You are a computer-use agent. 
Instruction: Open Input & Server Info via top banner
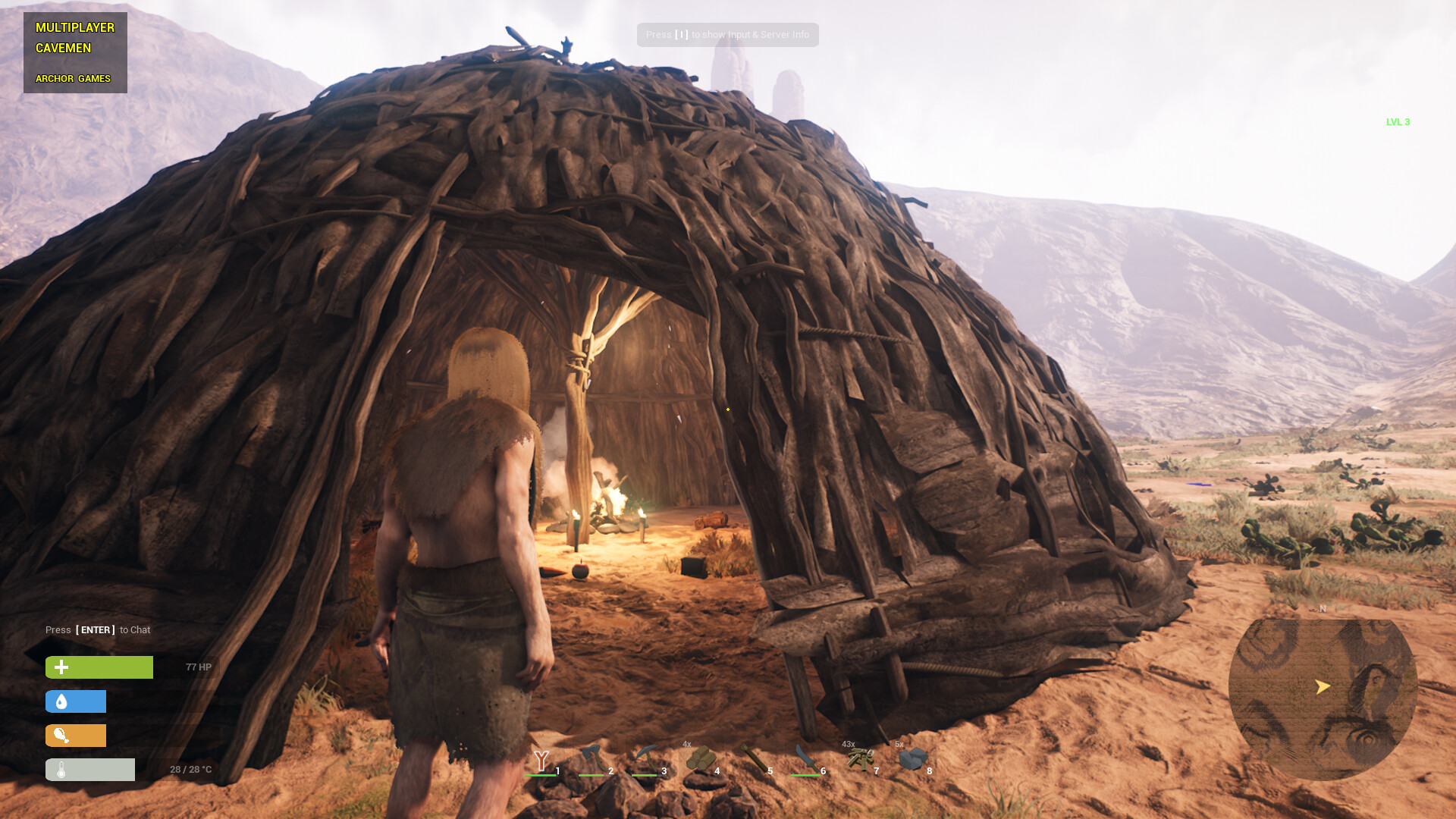click(x=727, y=34)
